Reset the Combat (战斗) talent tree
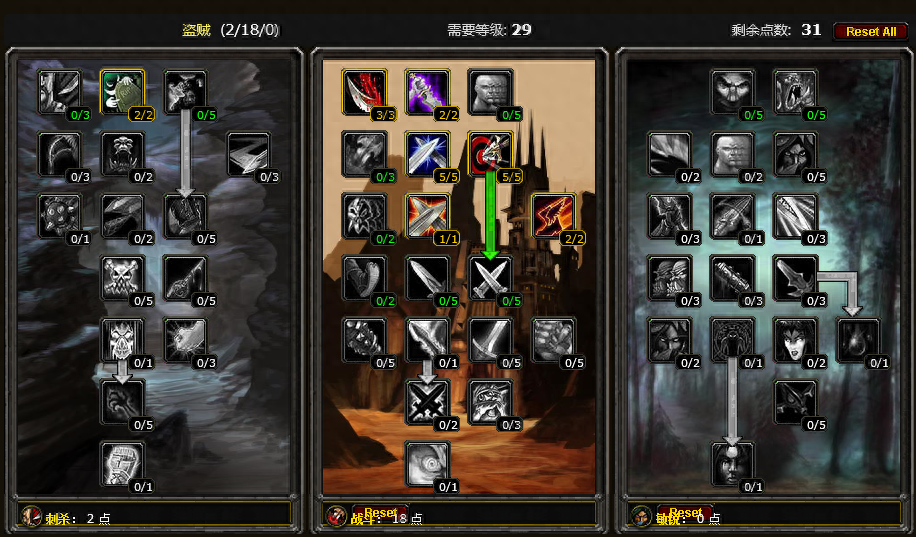This screenshot has width=916, height=537. click(380, 513)
